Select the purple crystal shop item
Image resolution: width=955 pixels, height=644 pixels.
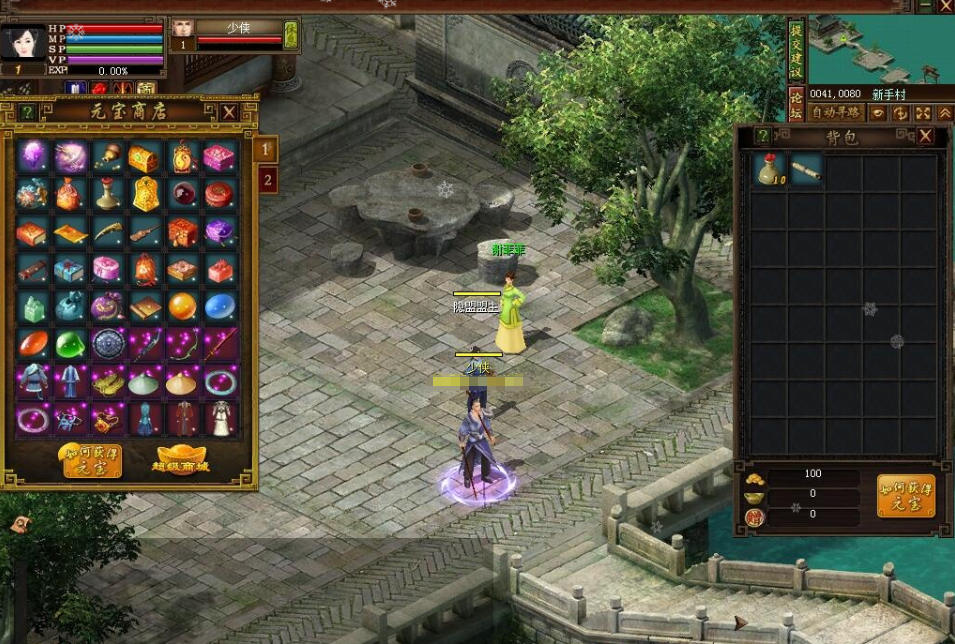point(32,156)
